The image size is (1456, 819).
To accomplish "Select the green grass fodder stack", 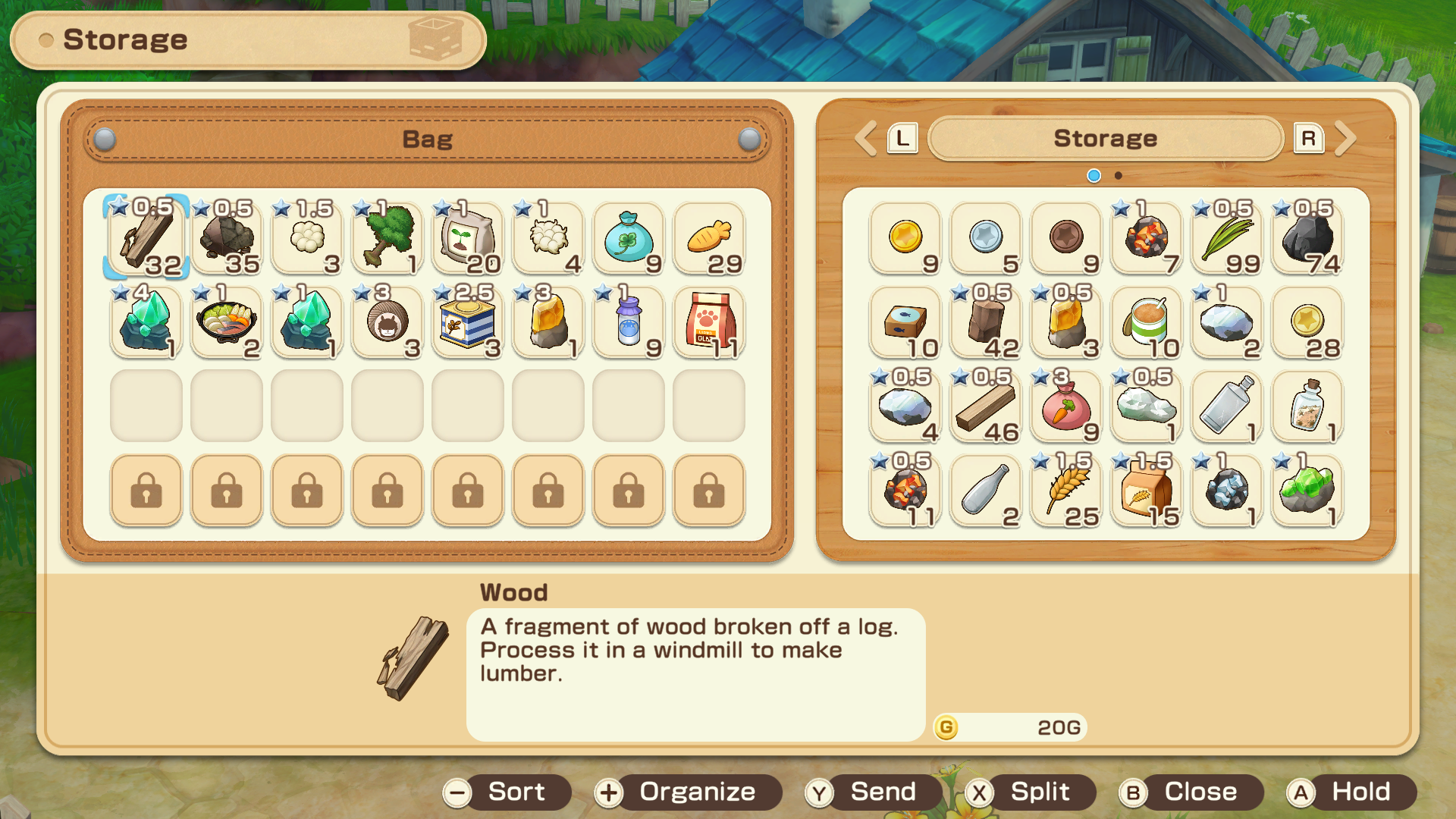I will pyautogui.click(x=1227, y=237).
